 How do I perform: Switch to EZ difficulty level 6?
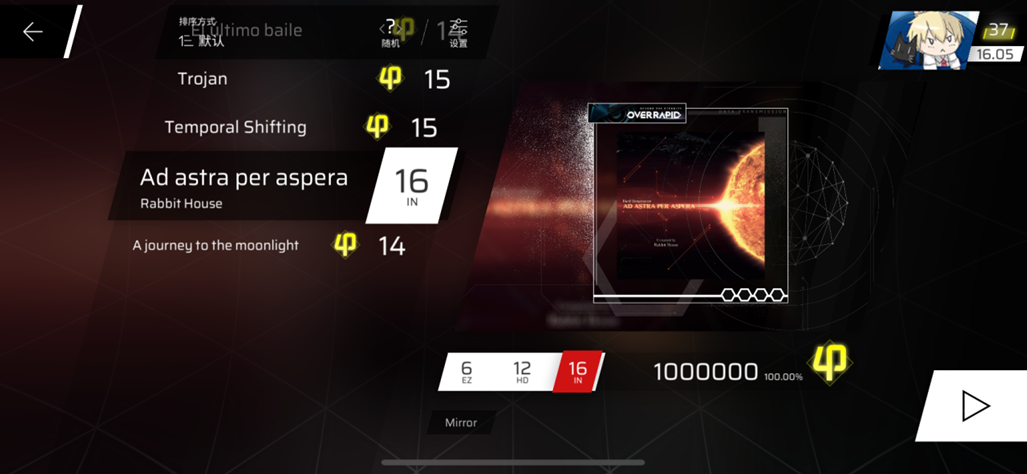[466, 372]
